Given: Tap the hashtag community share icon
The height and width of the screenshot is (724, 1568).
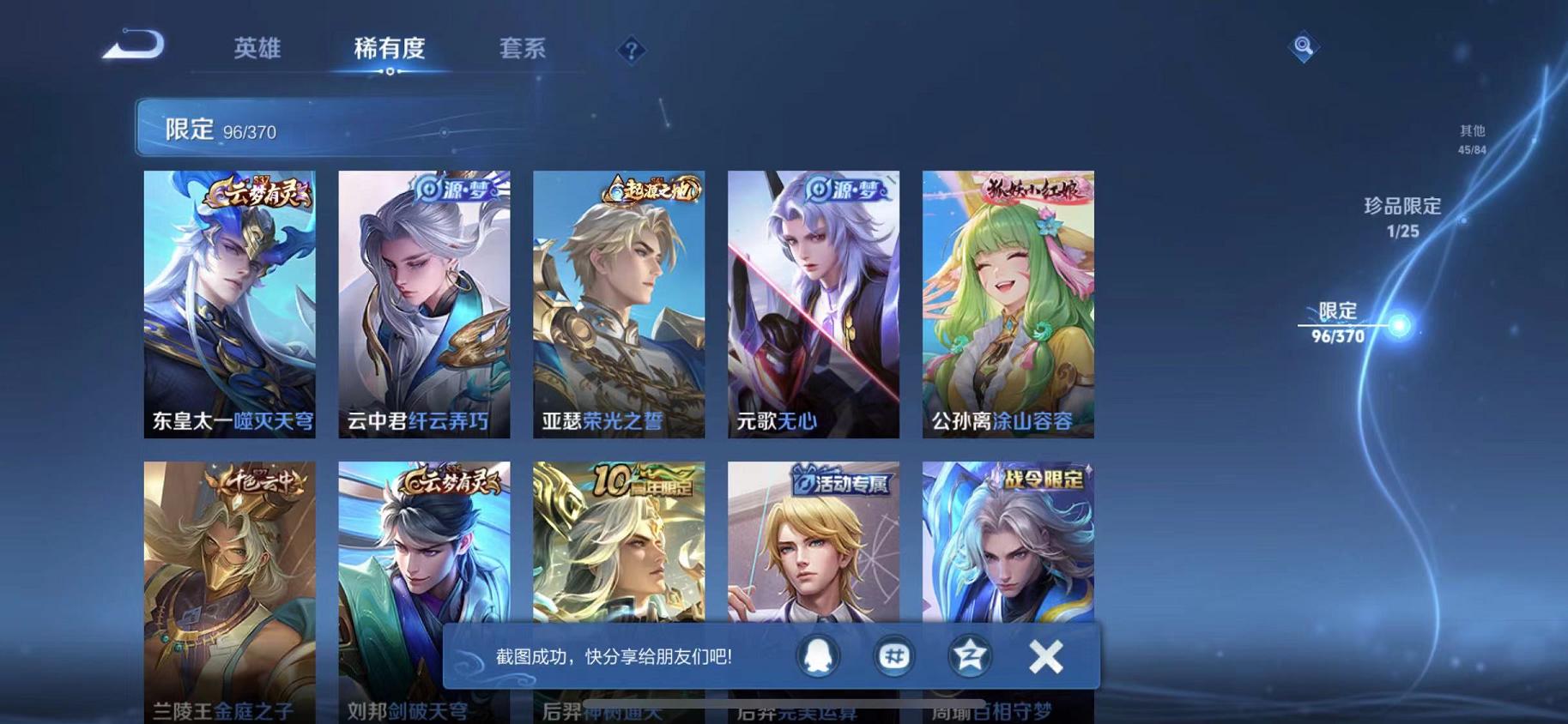Looking at the screenshot, I should coord(893,655).
